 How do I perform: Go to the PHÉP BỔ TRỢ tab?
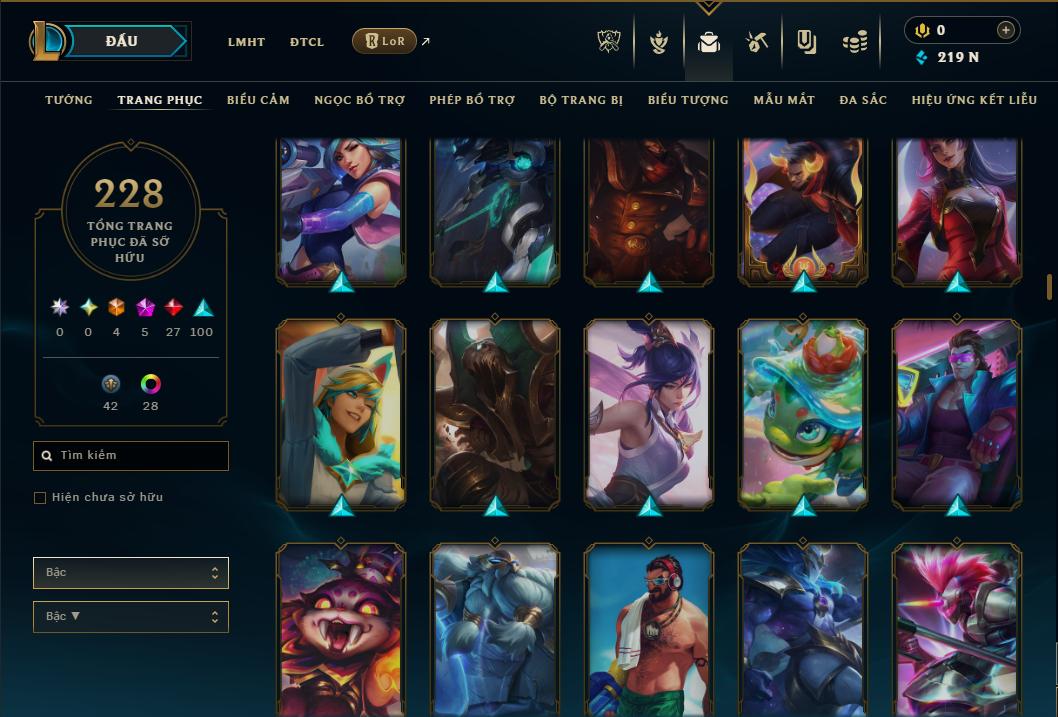472,100
